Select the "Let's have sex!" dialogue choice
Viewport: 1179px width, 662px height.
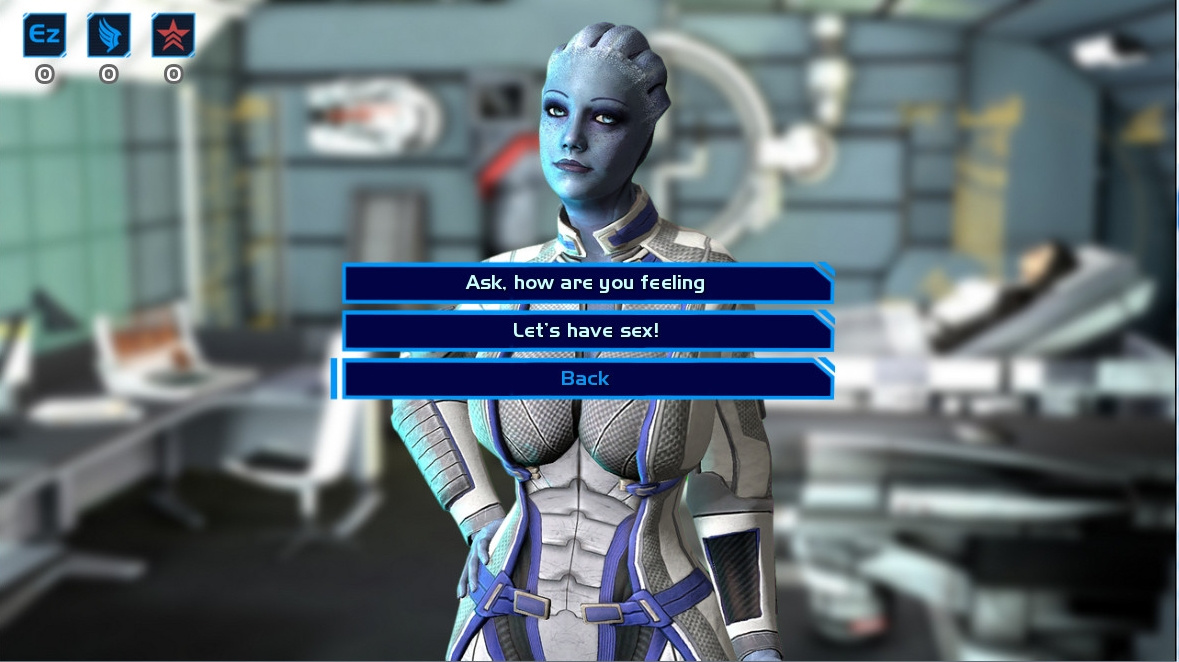coord(587,331)
